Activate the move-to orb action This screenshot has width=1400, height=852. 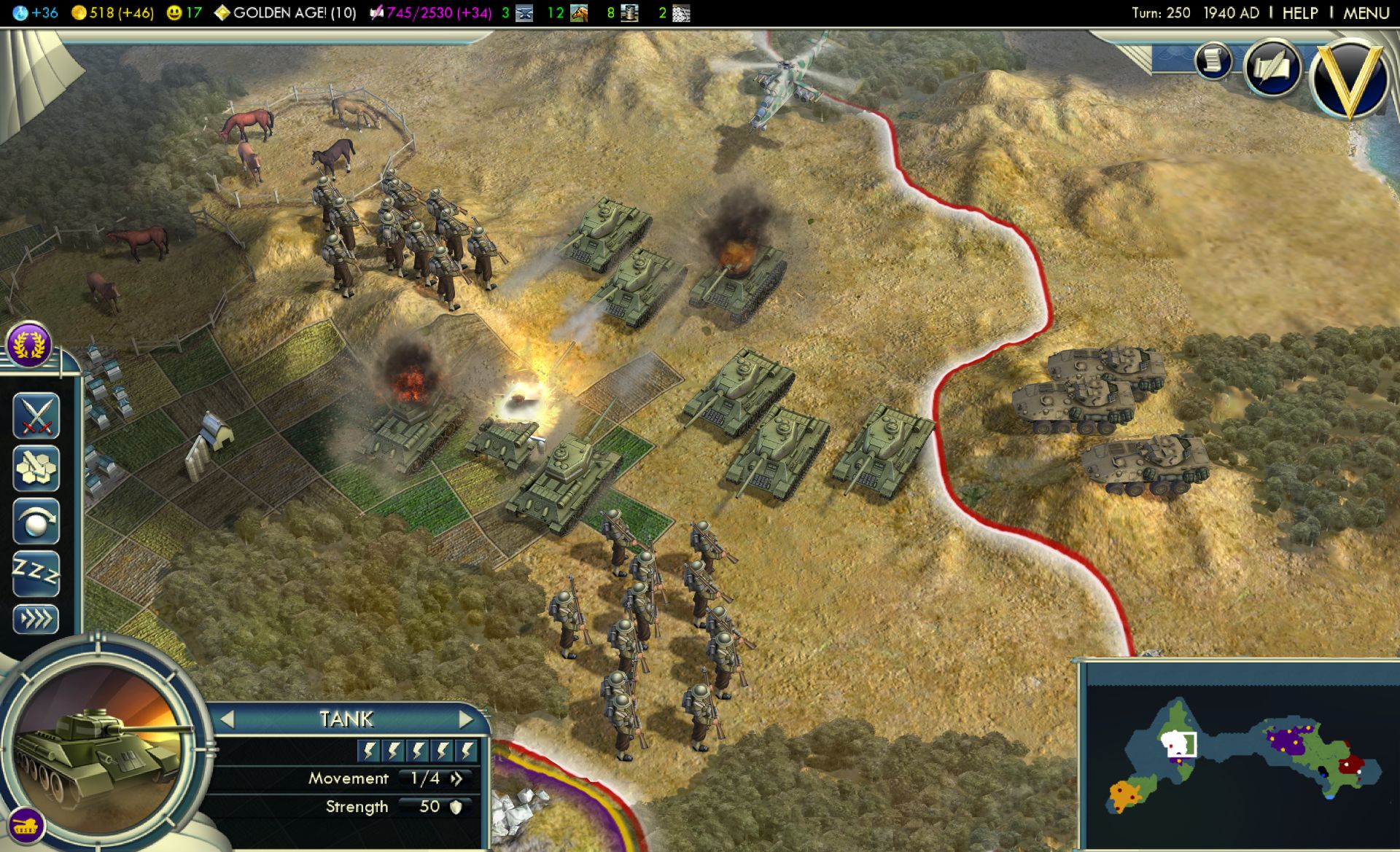(x=36, y=521)
